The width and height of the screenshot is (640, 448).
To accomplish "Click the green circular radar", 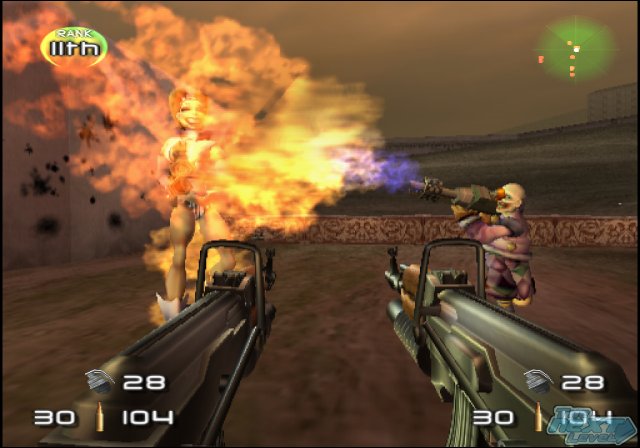I will coord(573,46).
